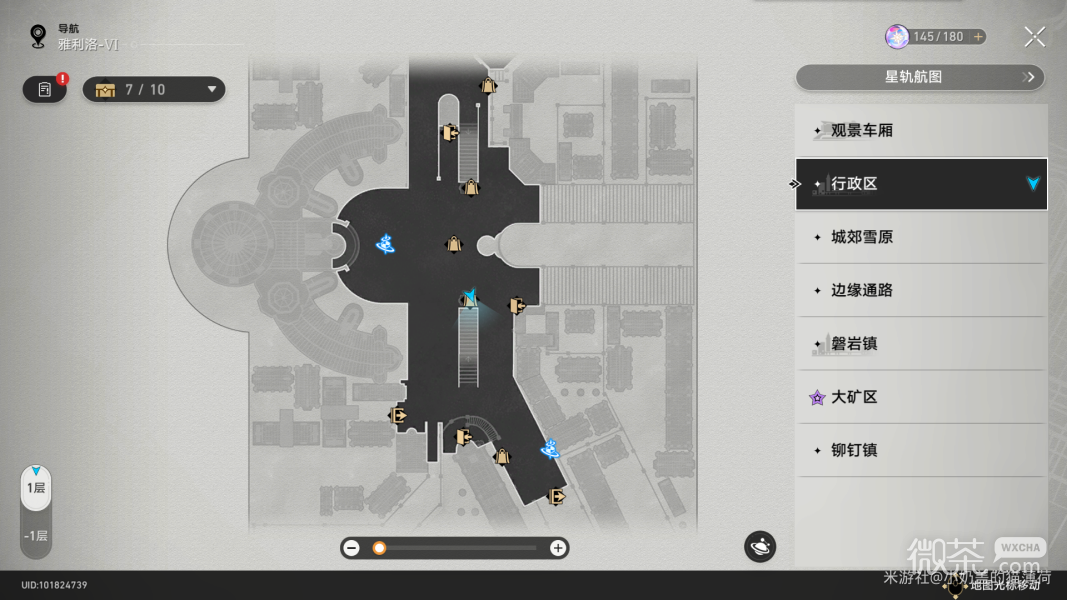Close the navigation map screen
Screen dimensions: 1067x600
(1034, 38)
